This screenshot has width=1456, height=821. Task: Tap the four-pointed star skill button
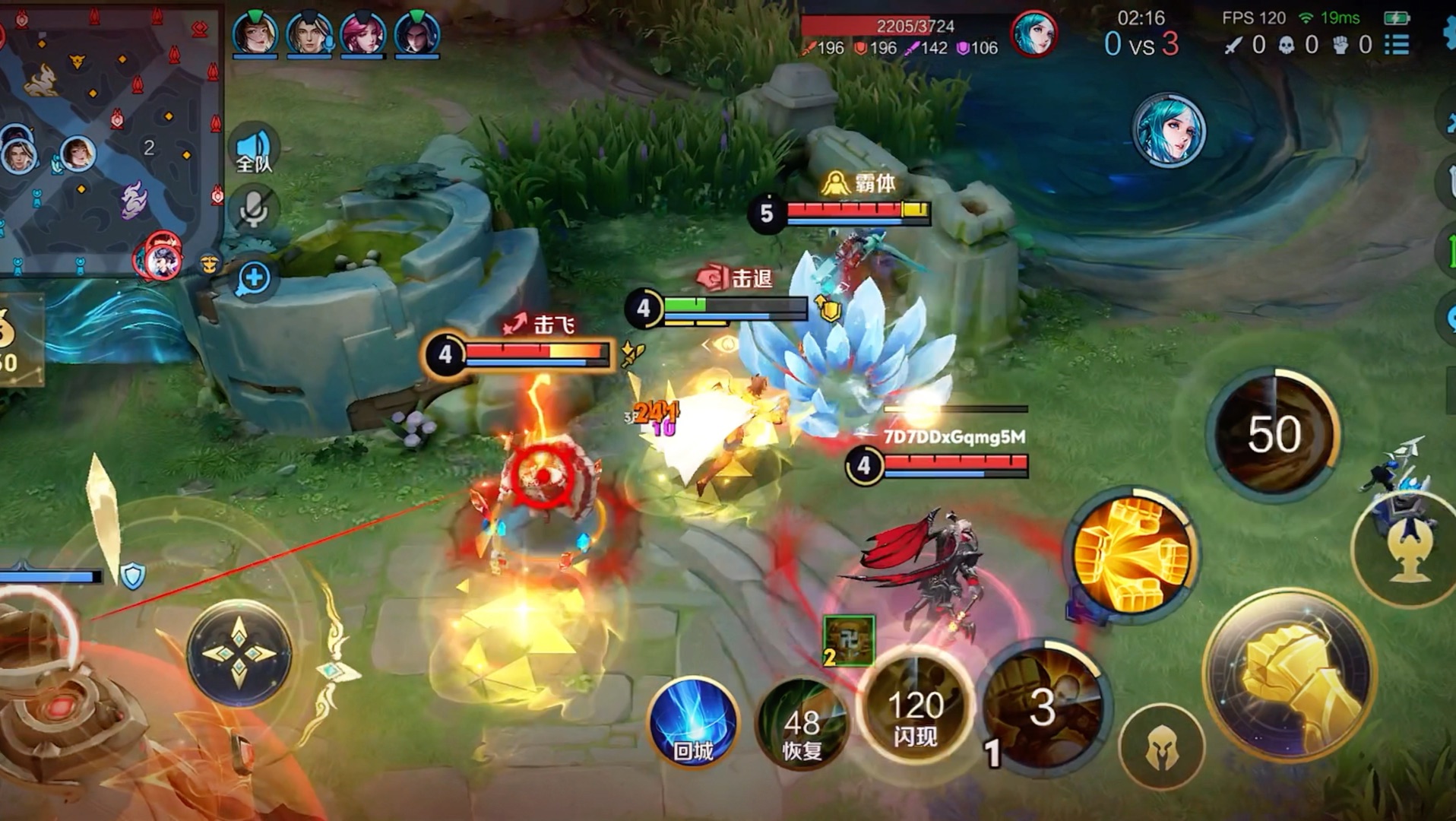pos(239,654)
